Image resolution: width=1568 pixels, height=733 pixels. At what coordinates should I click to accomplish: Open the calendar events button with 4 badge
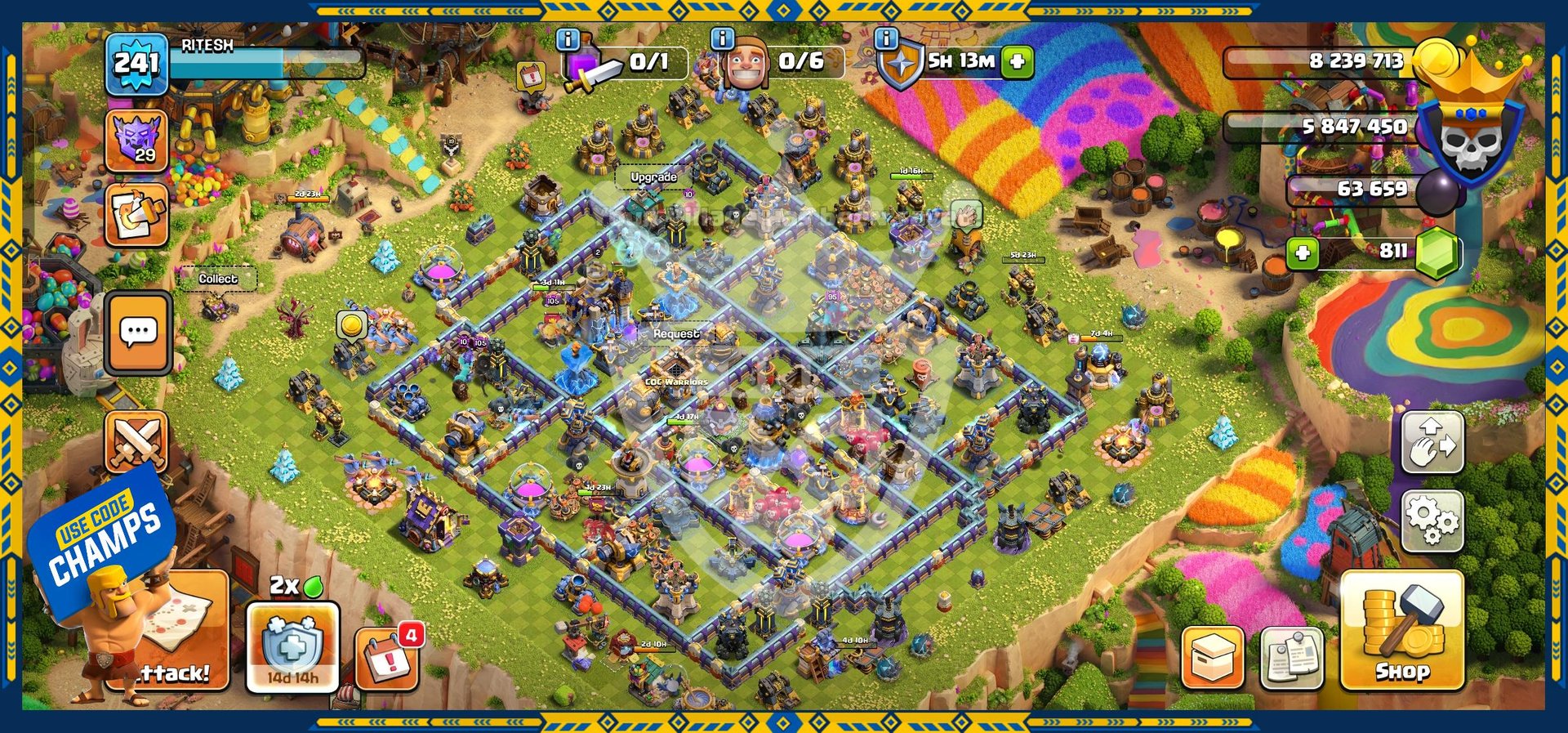point(386,657)
